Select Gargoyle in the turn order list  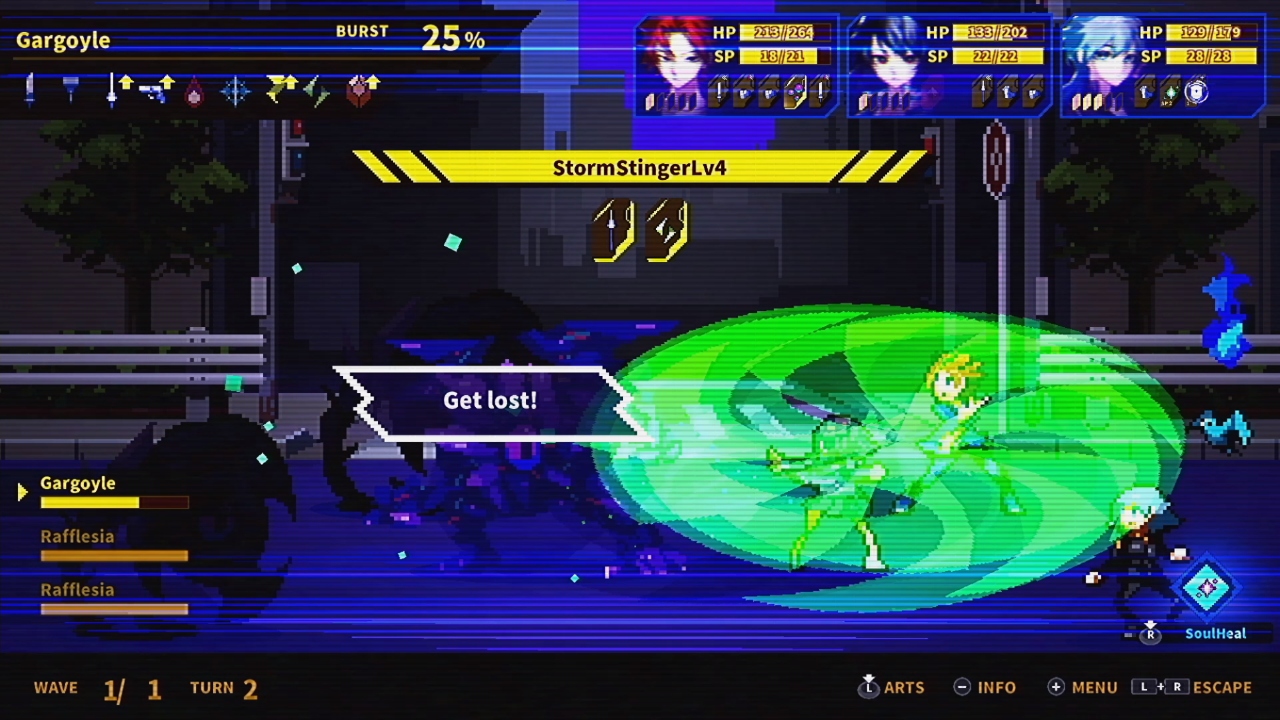point(78,483)
